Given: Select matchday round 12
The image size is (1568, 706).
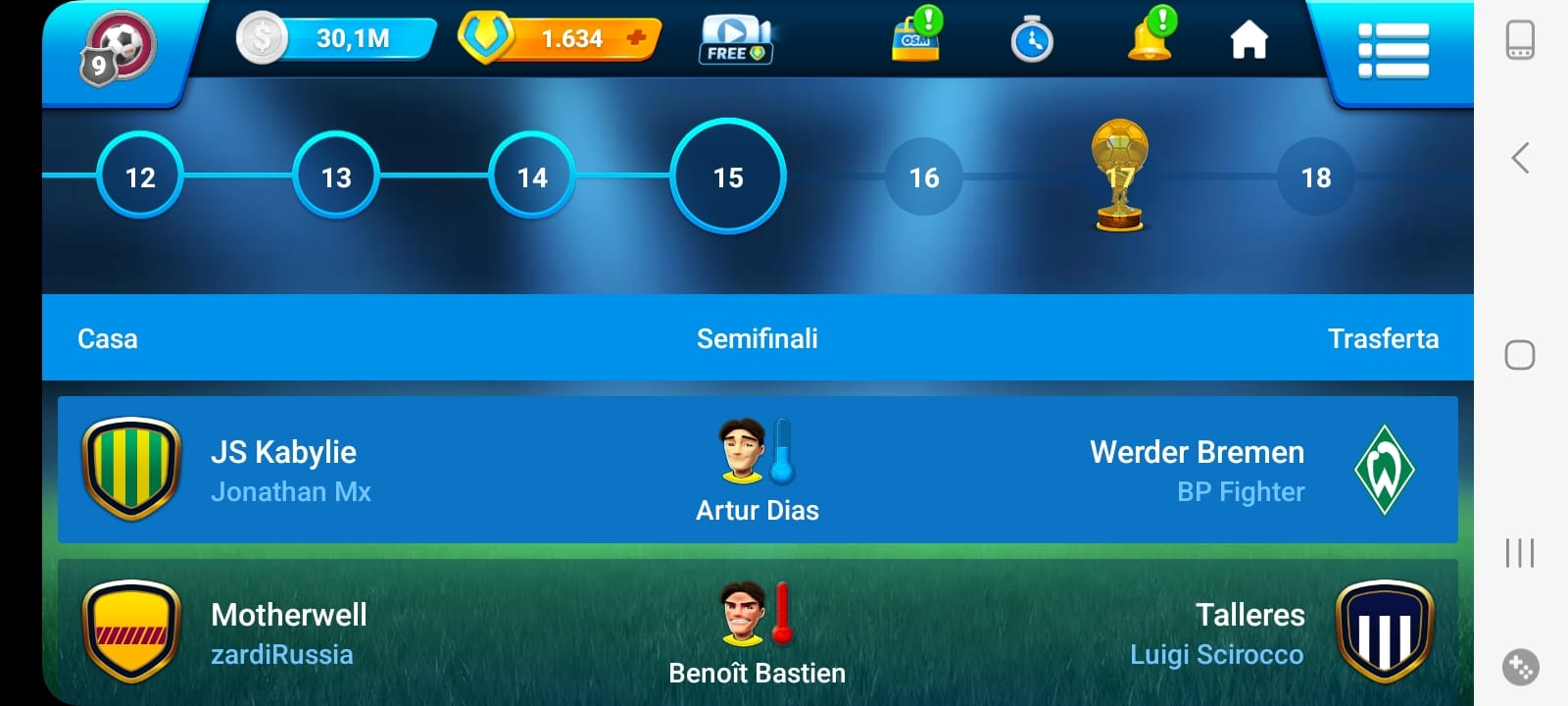Looking at the screenshot, I should pos(140,176).
